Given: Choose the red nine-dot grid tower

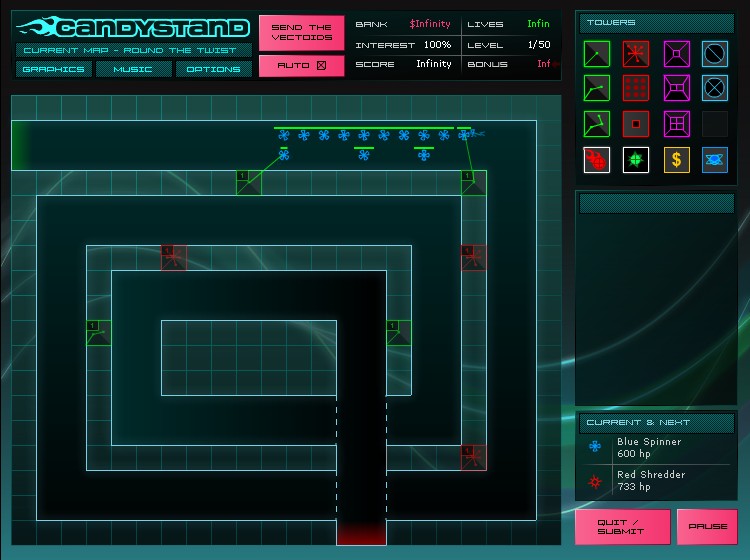Looking at the screenshot, I should pos(636,88).
